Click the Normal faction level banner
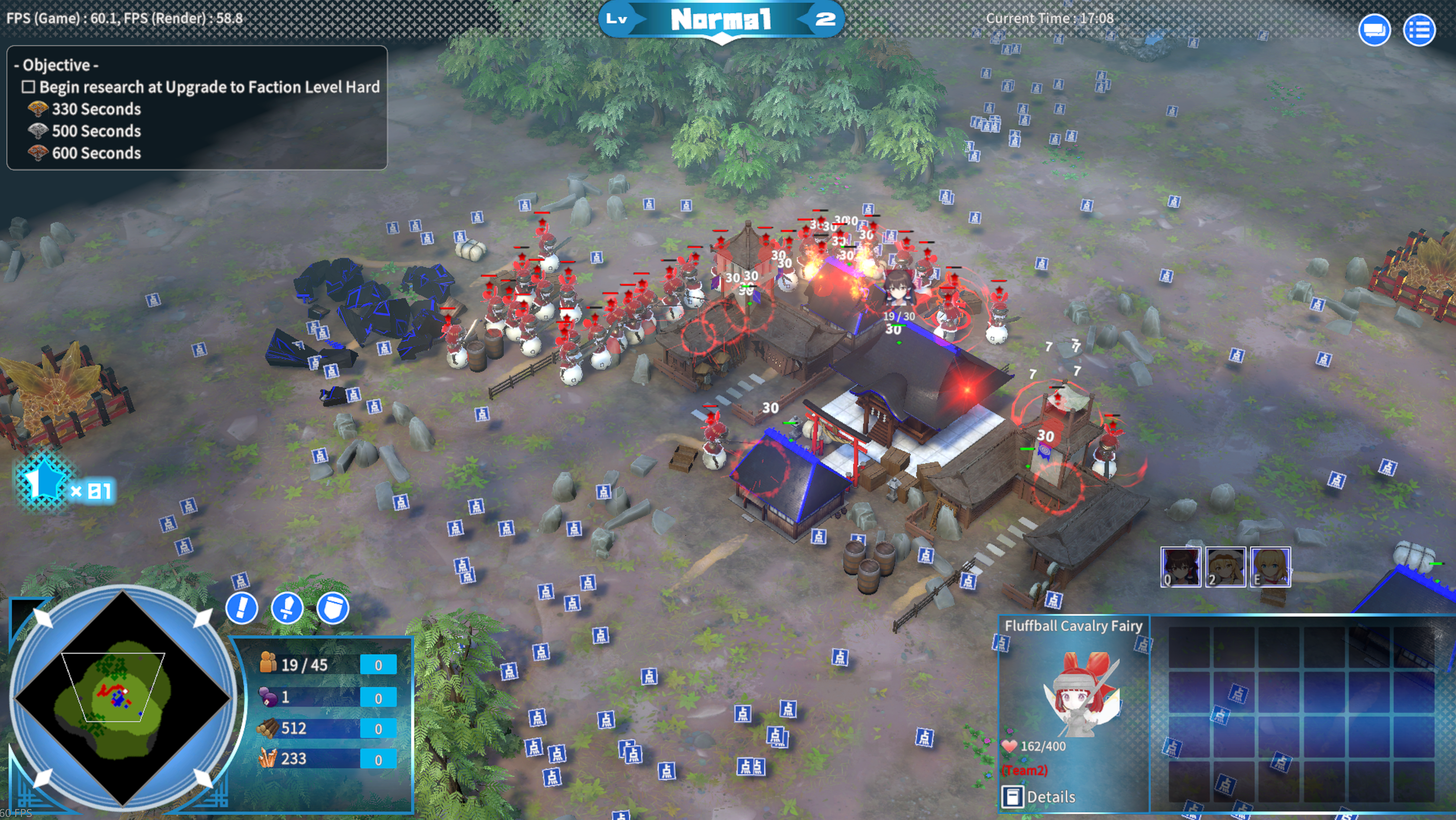The image size is (1456, 820). click(721, 21)
